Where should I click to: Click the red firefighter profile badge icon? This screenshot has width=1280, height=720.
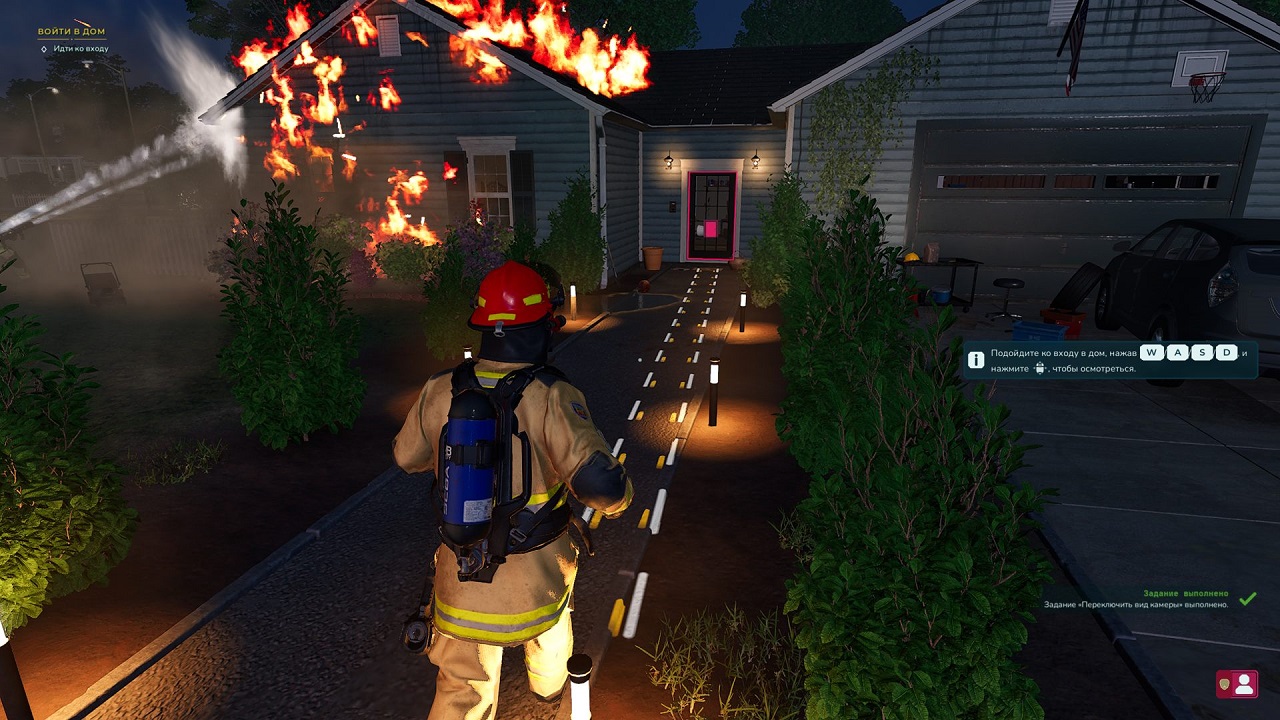point(1237,684)
